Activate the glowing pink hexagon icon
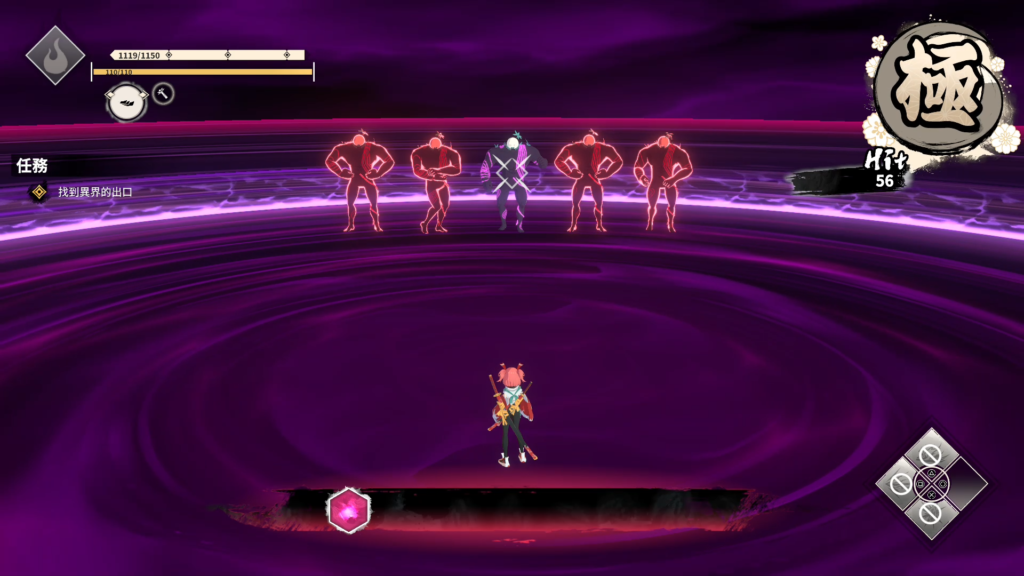Viewport: 1024px width, 576px height. (x=349, y=511)
